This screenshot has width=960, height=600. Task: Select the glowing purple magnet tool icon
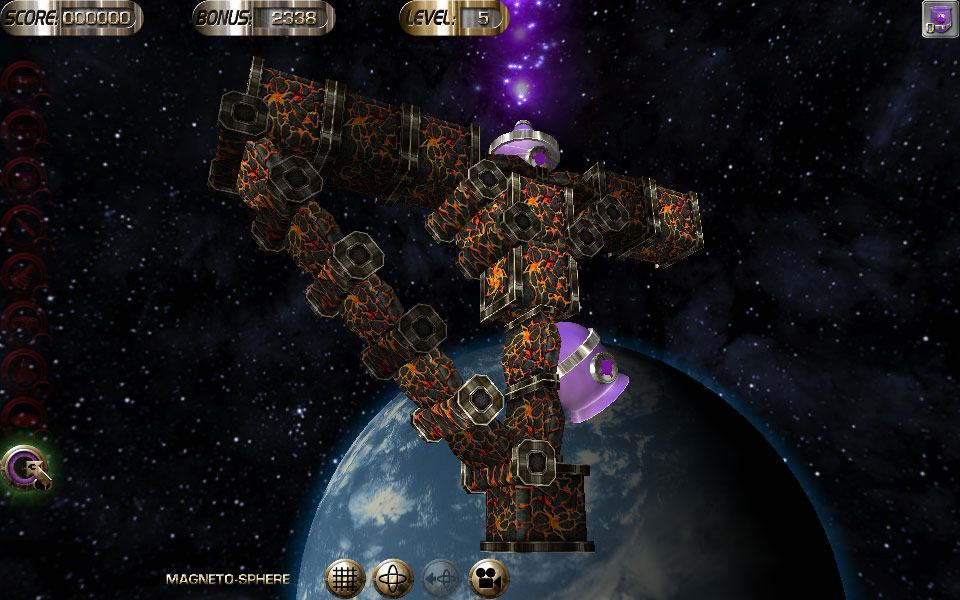(25, 467)
